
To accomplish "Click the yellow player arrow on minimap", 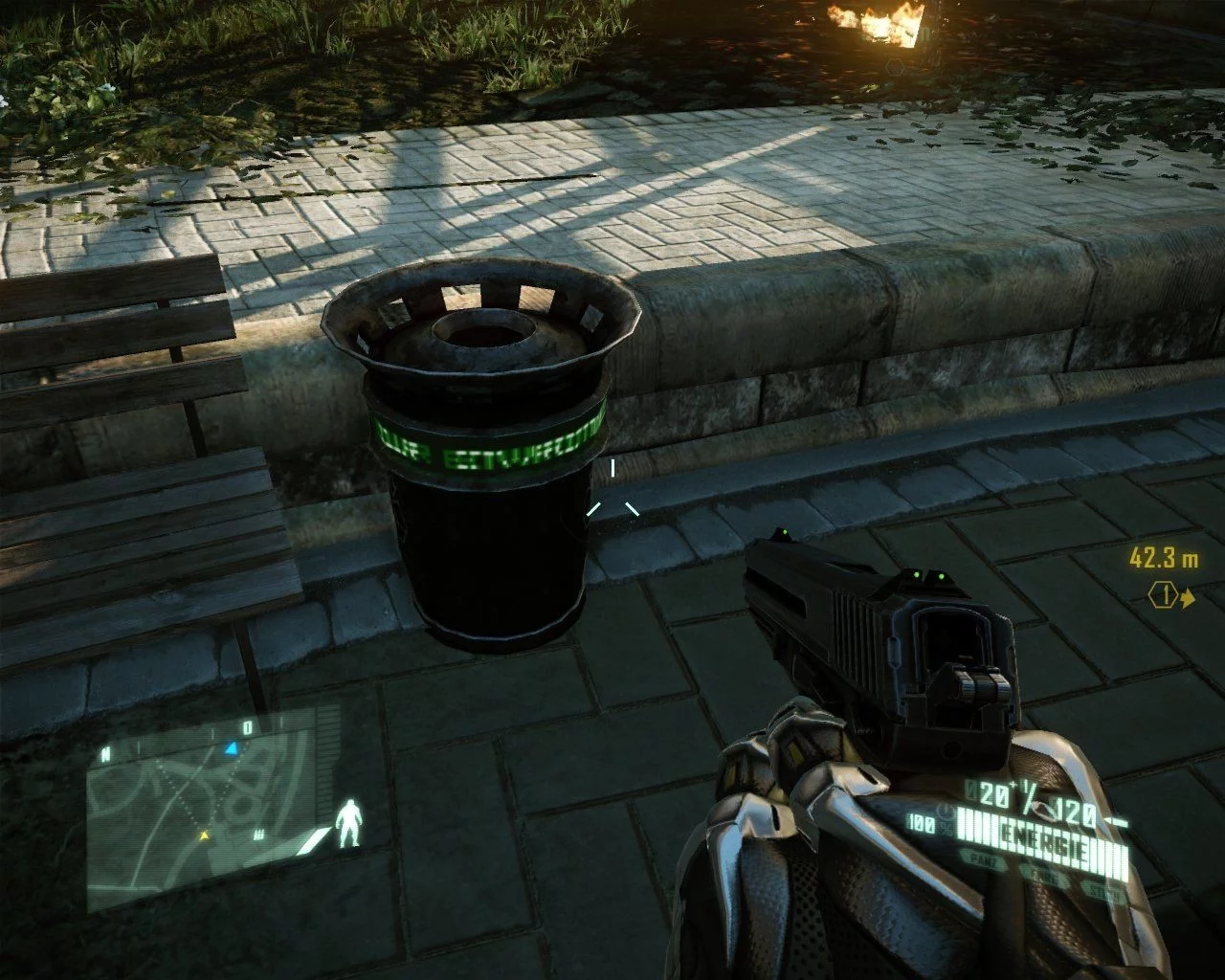I will [x=204, y=835].
